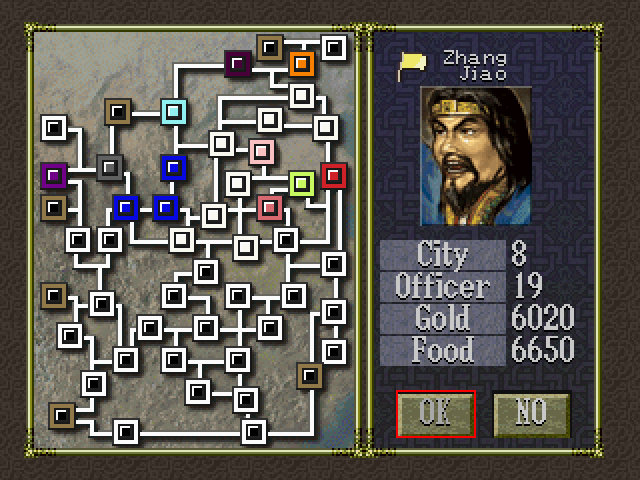Pick the lime green city tile

pos(302,183)
